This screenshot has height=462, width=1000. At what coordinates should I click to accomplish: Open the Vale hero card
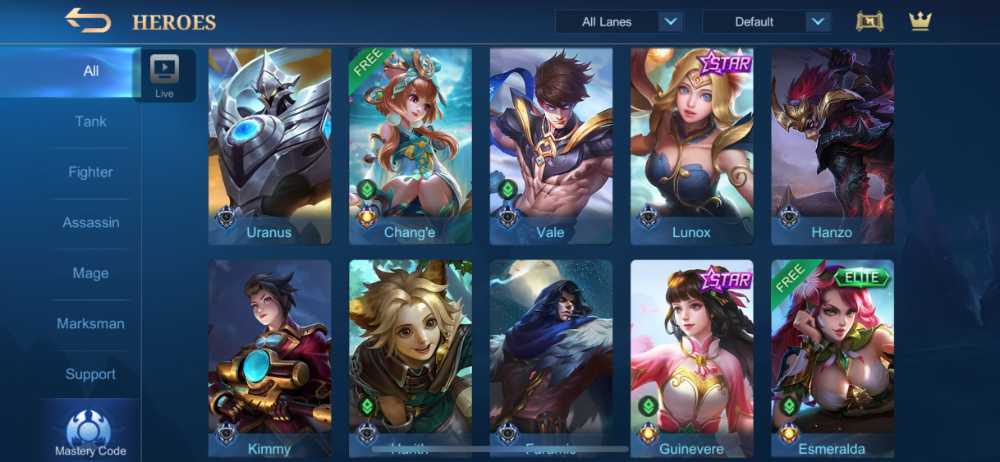point(551,146)
